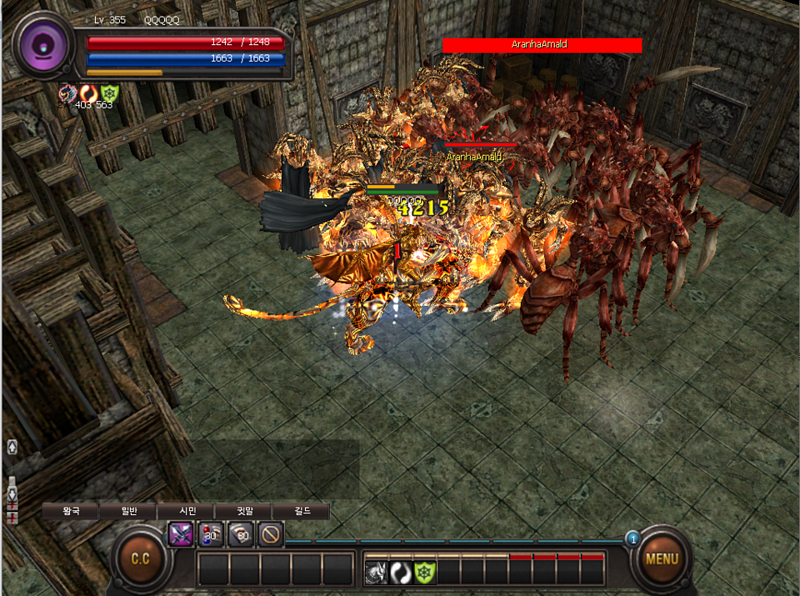Switch to the 귓말 whisper tab

tap(243, 511)
